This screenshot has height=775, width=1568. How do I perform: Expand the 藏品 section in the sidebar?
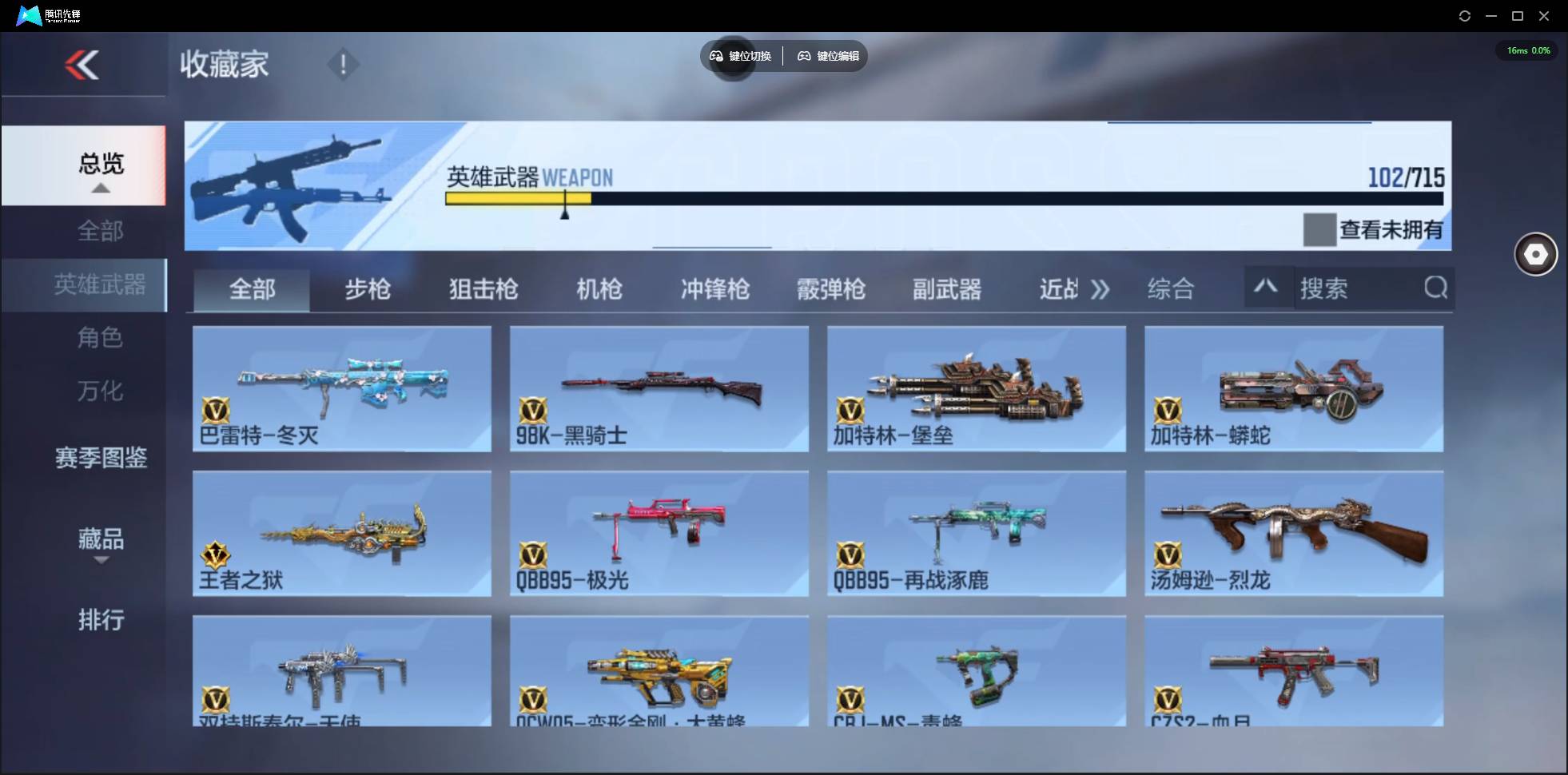(x=101, y=541)
